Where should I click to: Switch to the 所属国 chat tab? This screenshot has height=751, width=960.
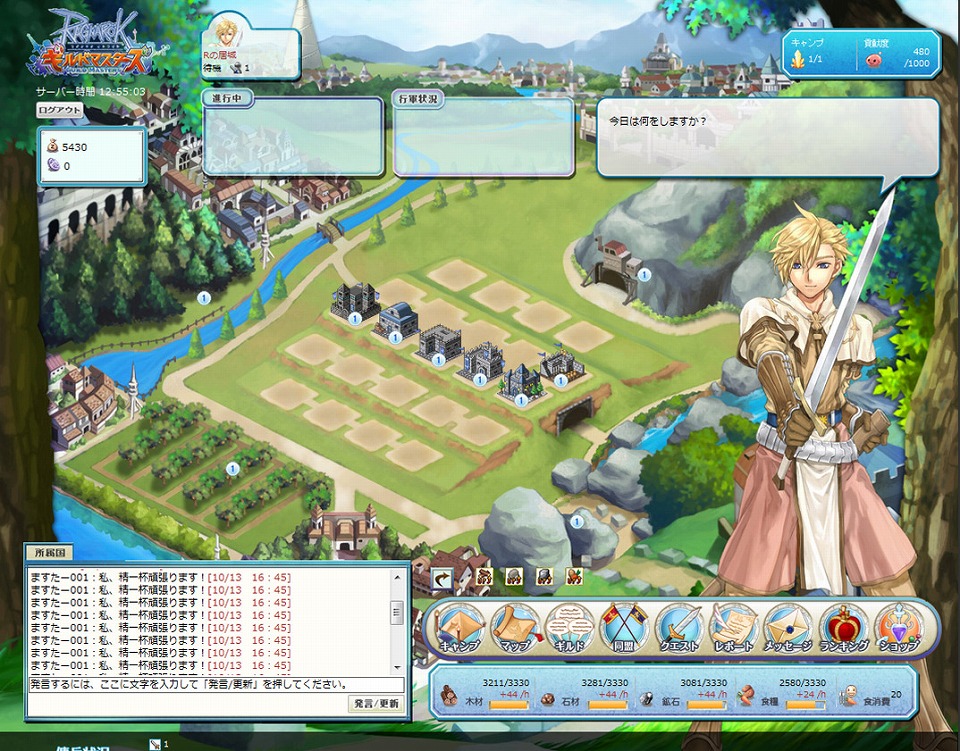[49, 553]
